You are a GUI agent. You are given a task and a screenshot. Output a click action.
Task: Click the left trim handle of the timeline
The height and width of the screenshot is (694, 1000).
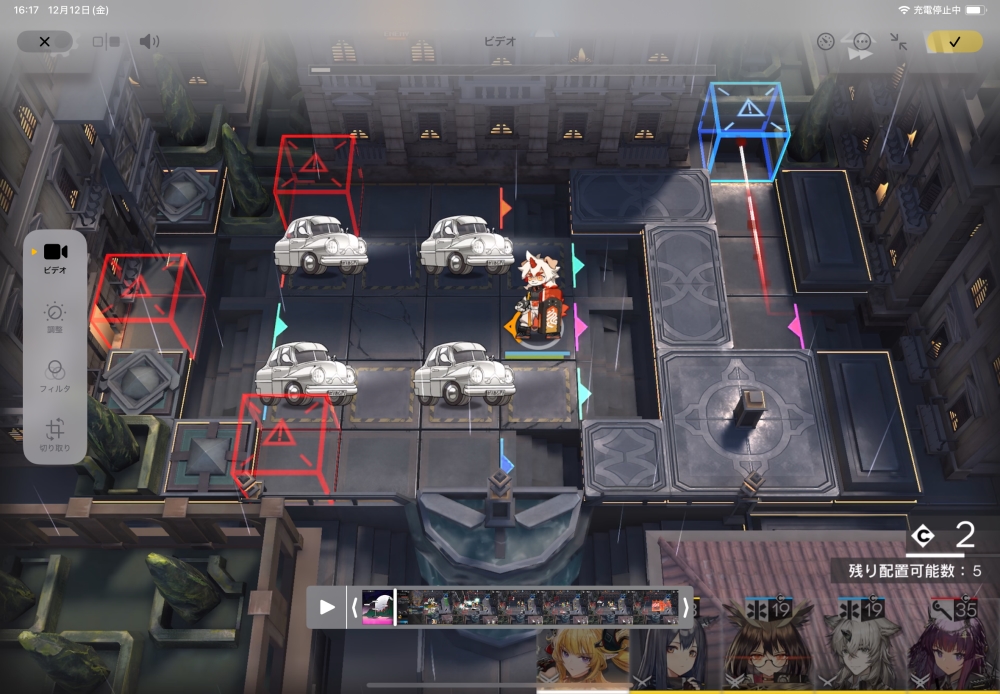(354, 606)
